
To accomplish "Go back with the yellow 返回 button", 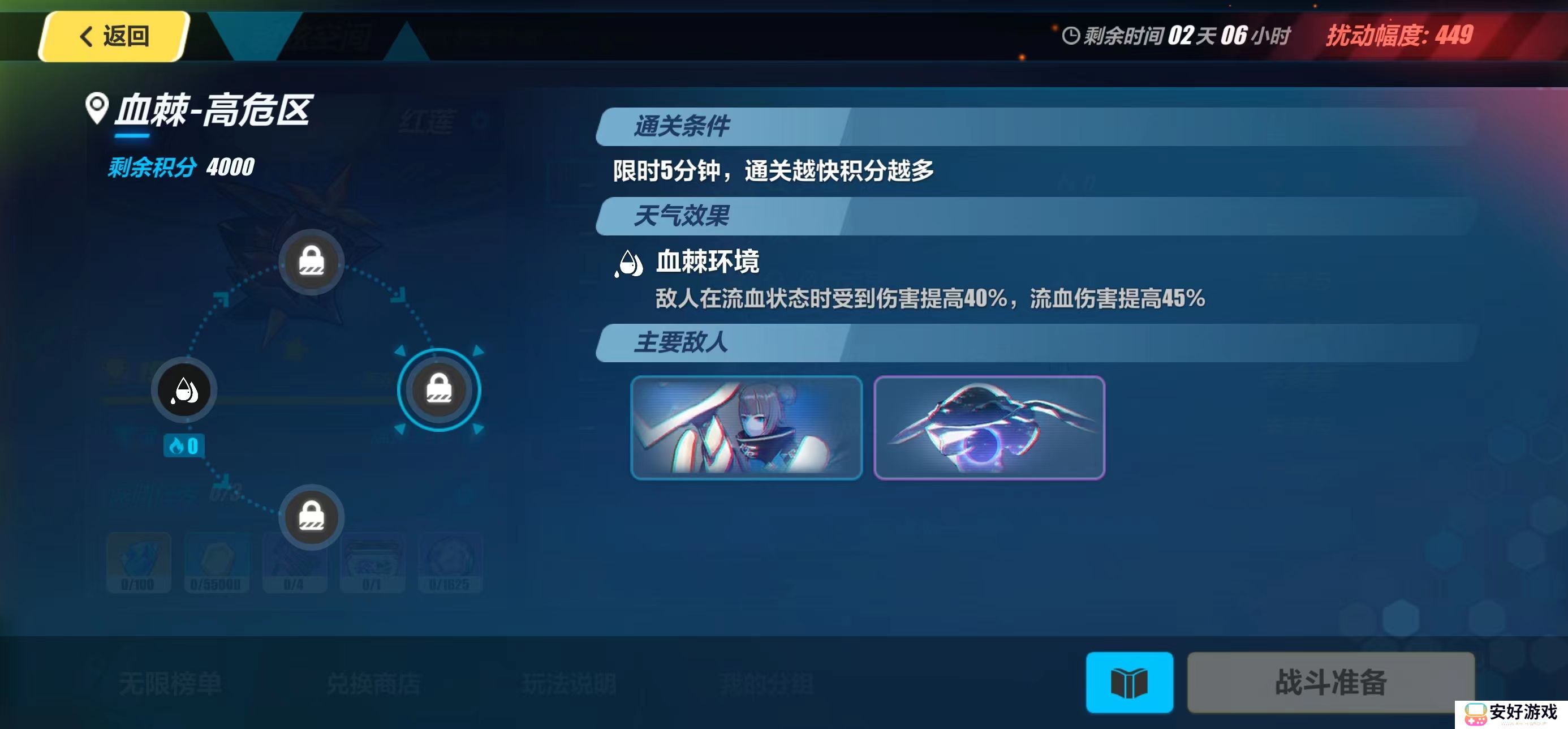I will [114, 36].
